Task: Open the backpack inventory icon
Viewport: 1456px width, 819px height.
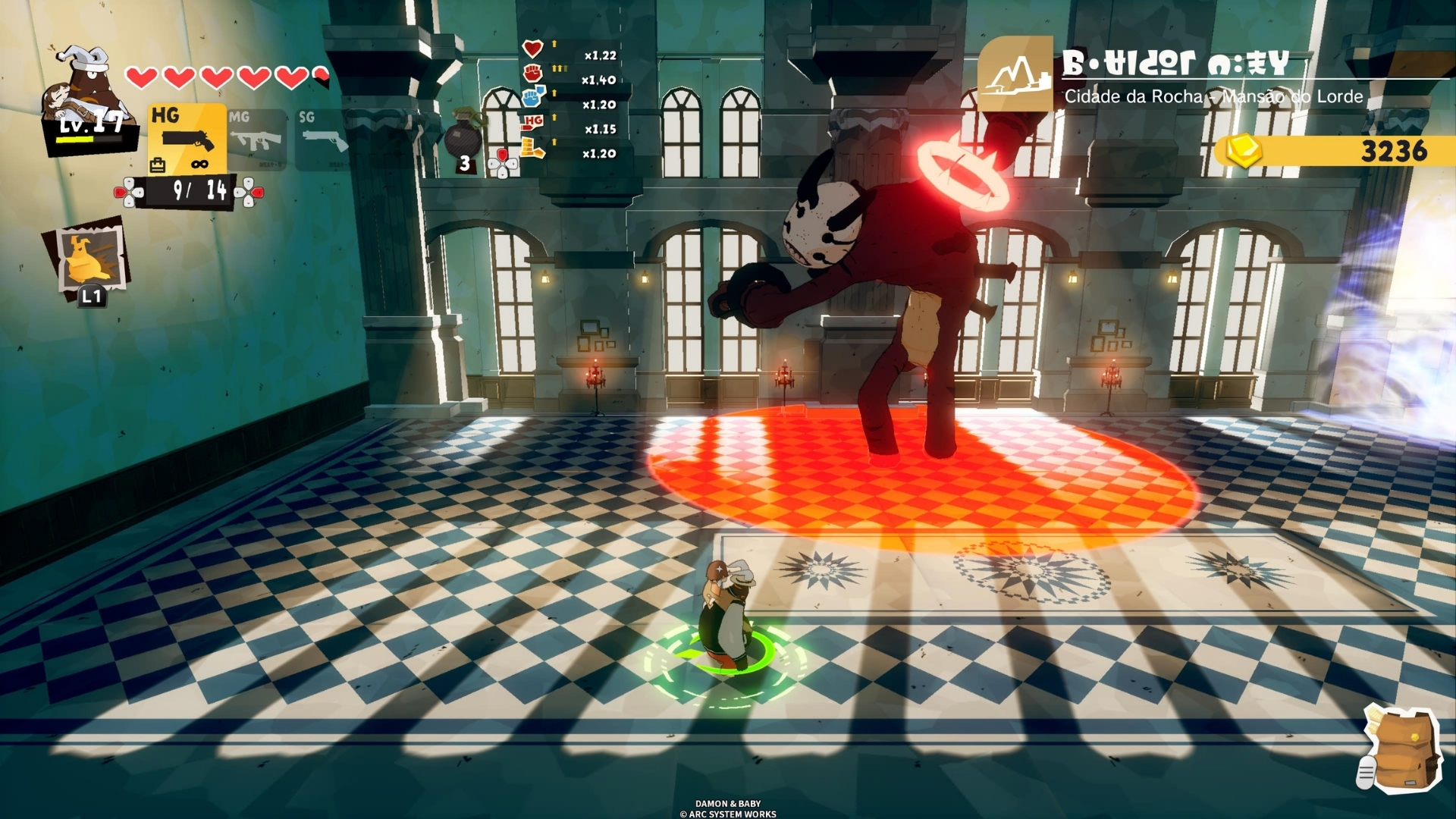Action: pos(1401,751)
